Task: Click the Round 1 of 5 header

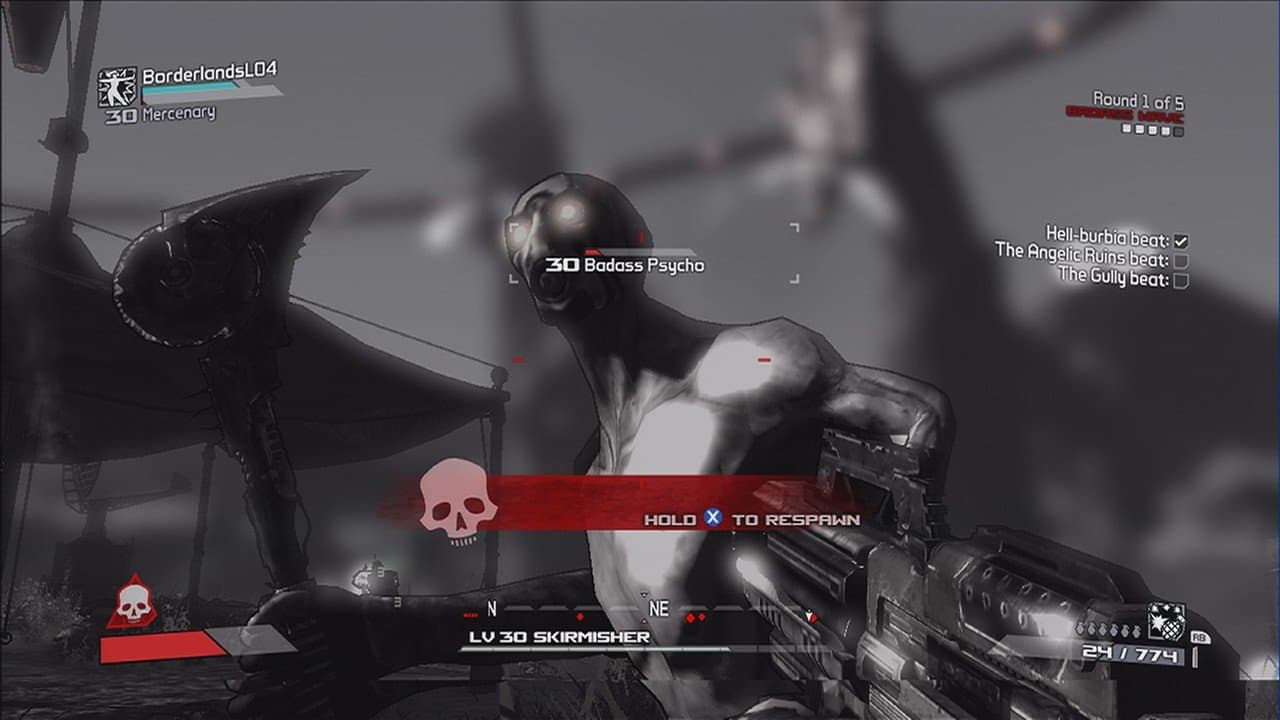Action: tap(1139, 100)
